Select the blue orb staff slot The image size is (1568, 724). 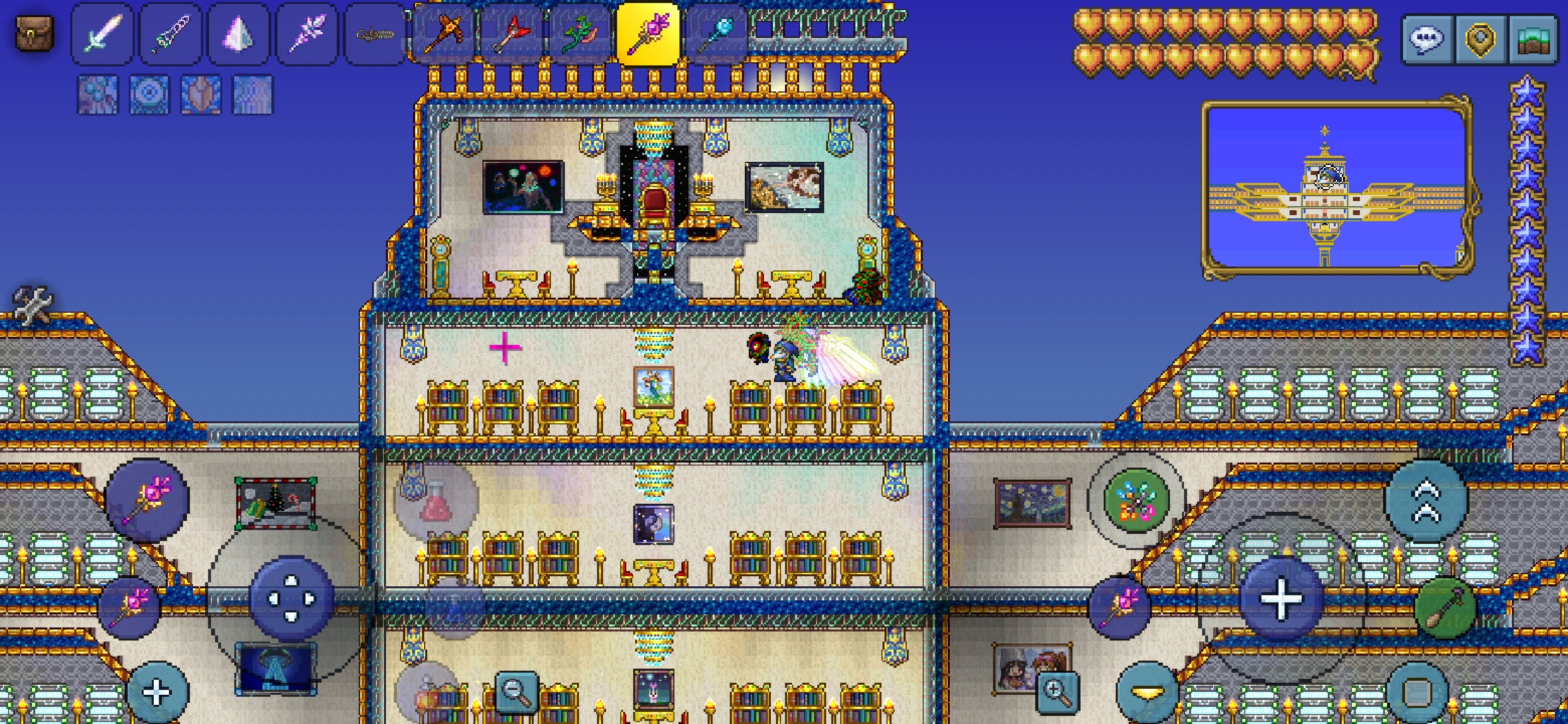(716, 34)
